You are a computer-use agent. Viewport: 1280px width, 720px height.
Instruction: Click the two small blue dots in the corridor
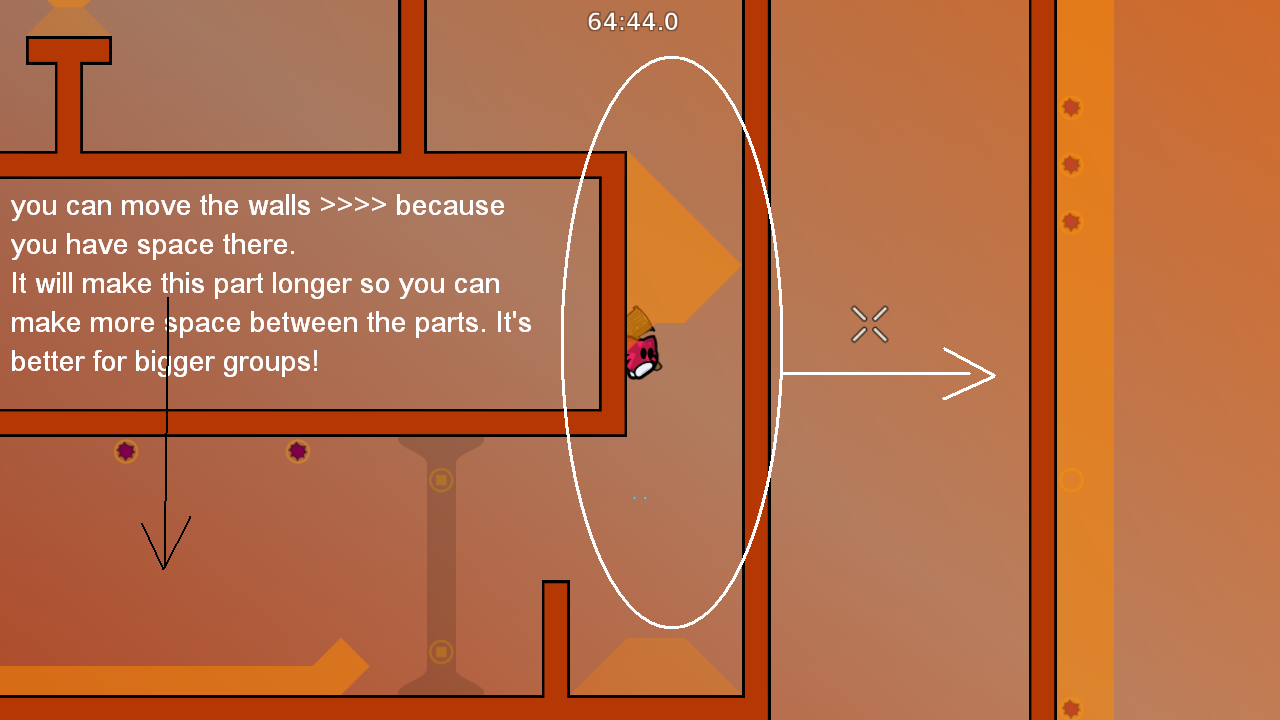coord(638,497)
